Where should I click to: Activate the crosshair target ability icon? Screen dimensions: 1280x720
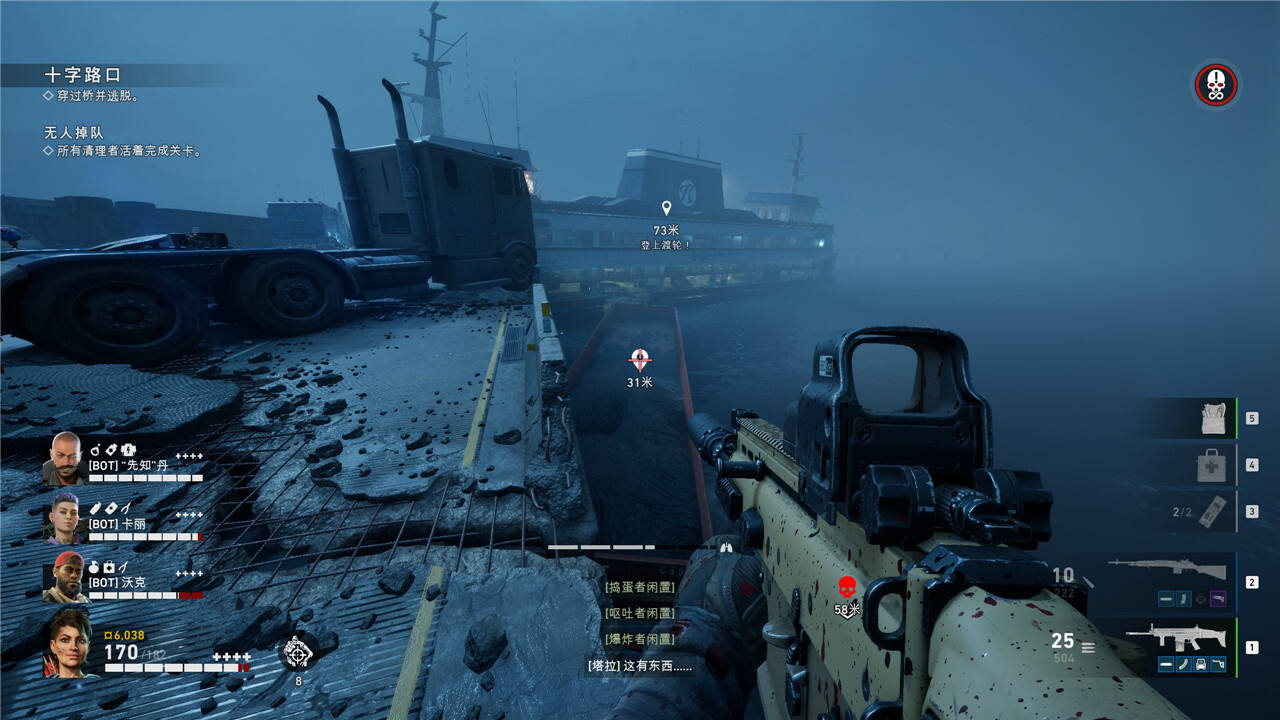click(x=297, y=652)
